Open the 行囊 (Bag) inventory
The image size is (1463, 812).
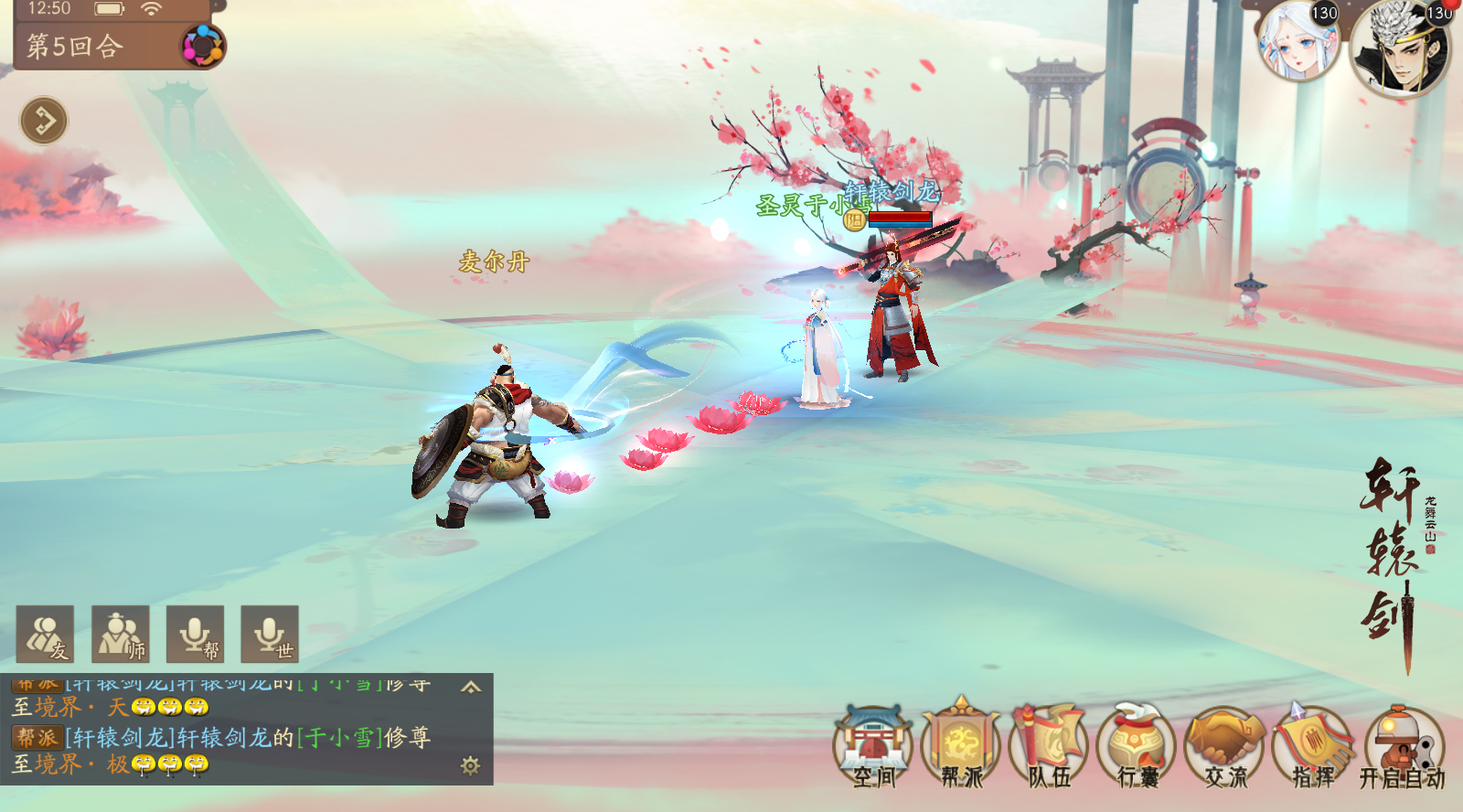(x=1137, y=747)
